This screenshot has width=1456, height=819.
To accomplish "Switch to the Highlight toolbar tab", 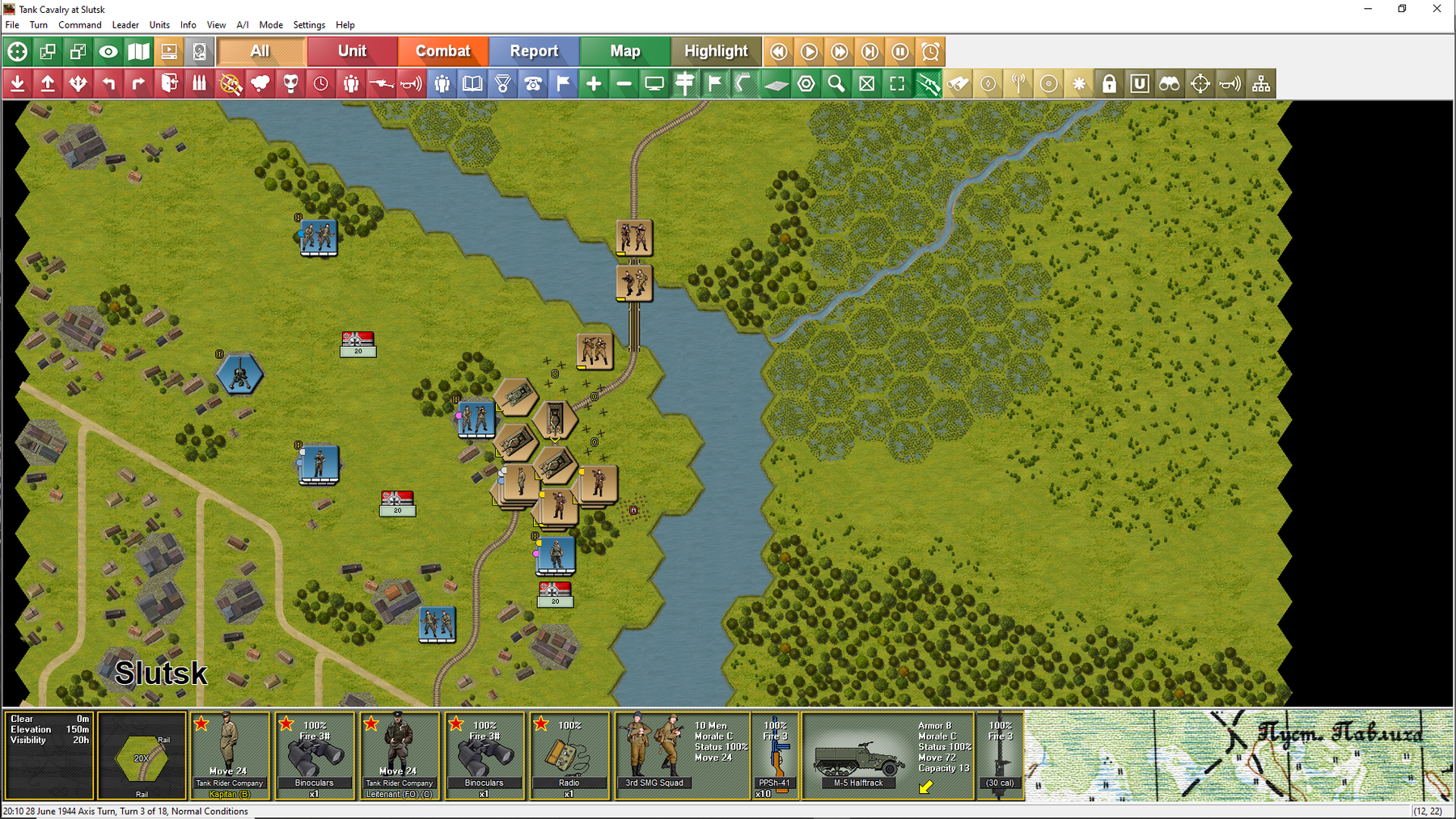I will pyautogui.click(x=716, y=51).
